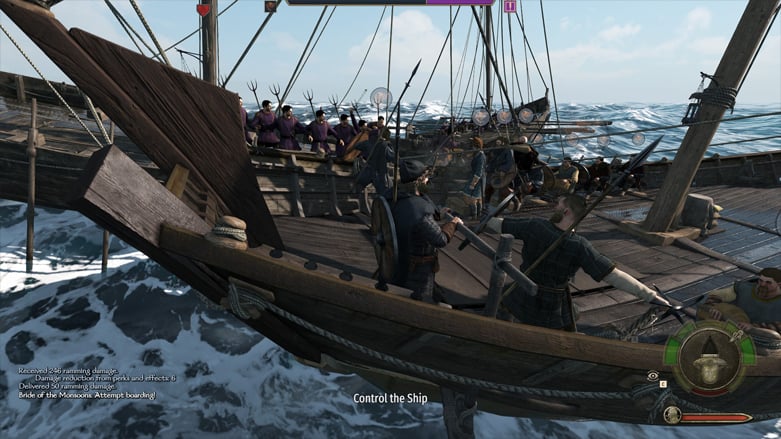Screen dimensions: 781x439
Task: Click the red shield team marker
Action: 204,9
